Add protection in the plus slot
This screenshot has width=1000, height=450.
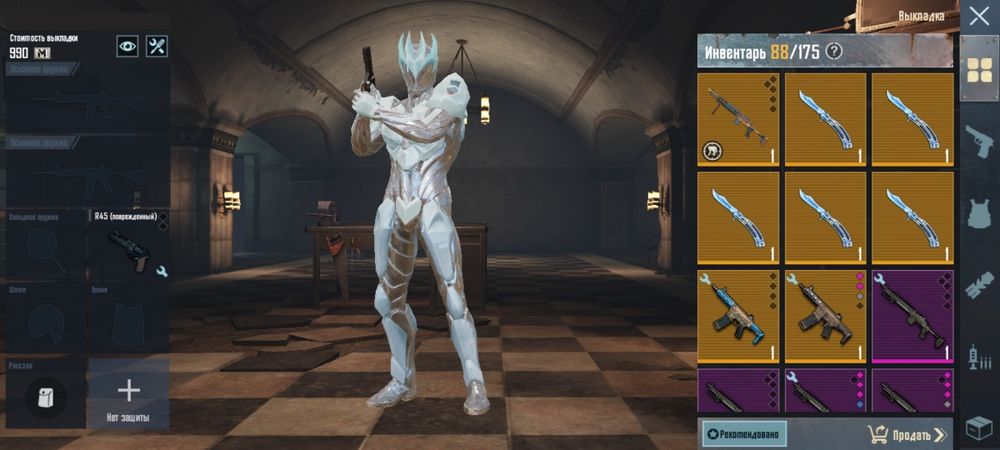tap(129, 392)
